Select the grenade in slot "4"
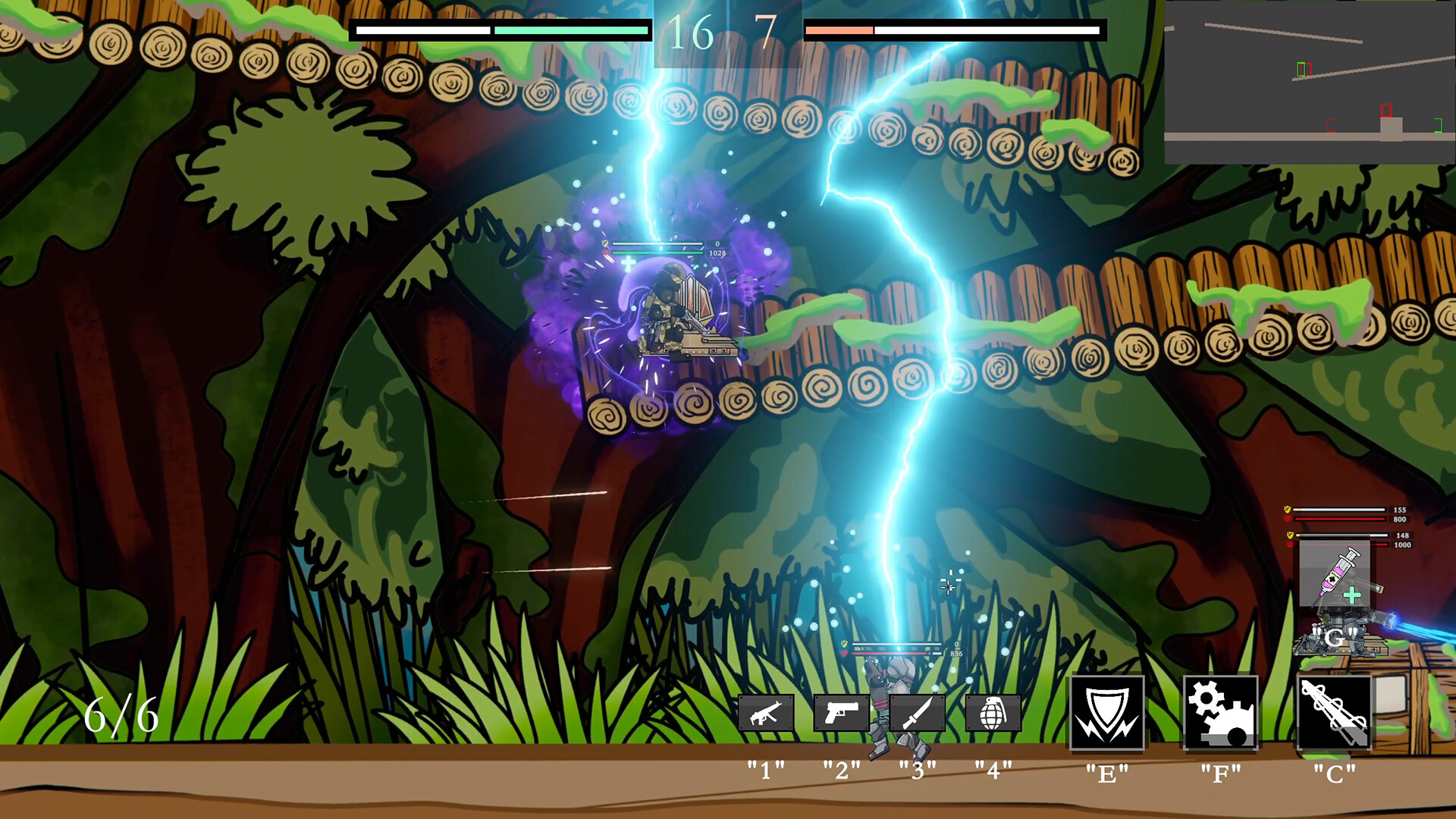The image size is (1456, 819). coord(994,714)
